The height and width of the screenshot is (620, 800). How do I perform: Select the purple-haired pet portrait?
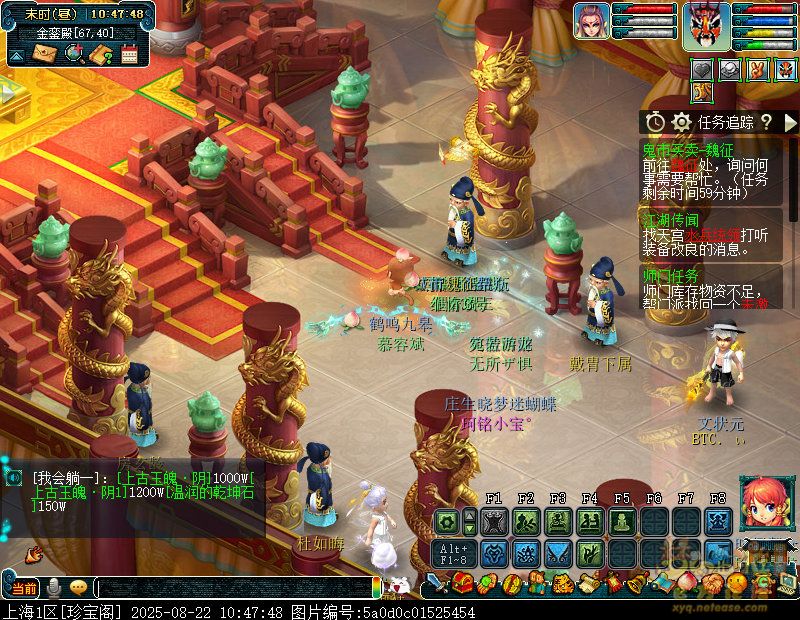pyautogui.click(x=591, y=22)
